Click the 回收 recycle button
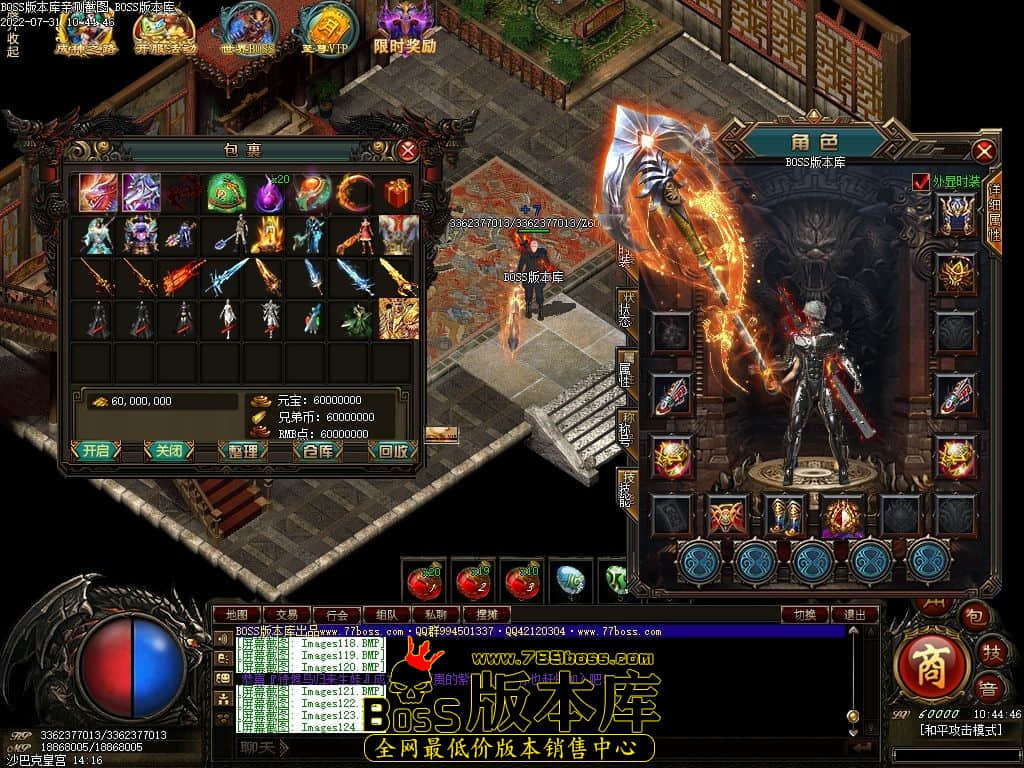This screenshot has width=1024, height=768. click(392, 451)
